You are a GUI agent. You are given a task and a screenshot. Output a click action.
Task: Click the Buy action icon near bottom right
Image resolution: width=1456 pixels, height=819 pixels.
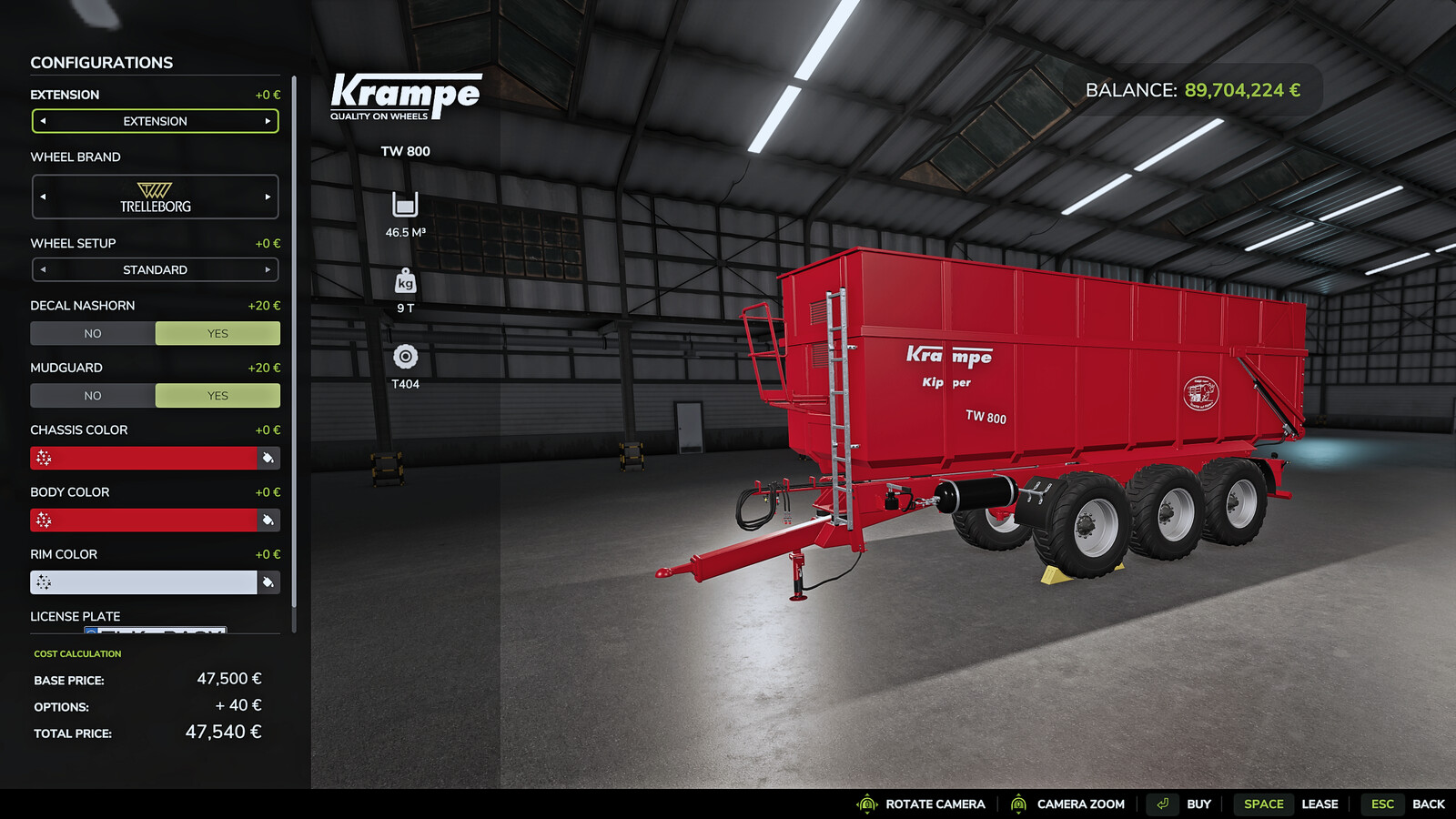pos(1162,804)
